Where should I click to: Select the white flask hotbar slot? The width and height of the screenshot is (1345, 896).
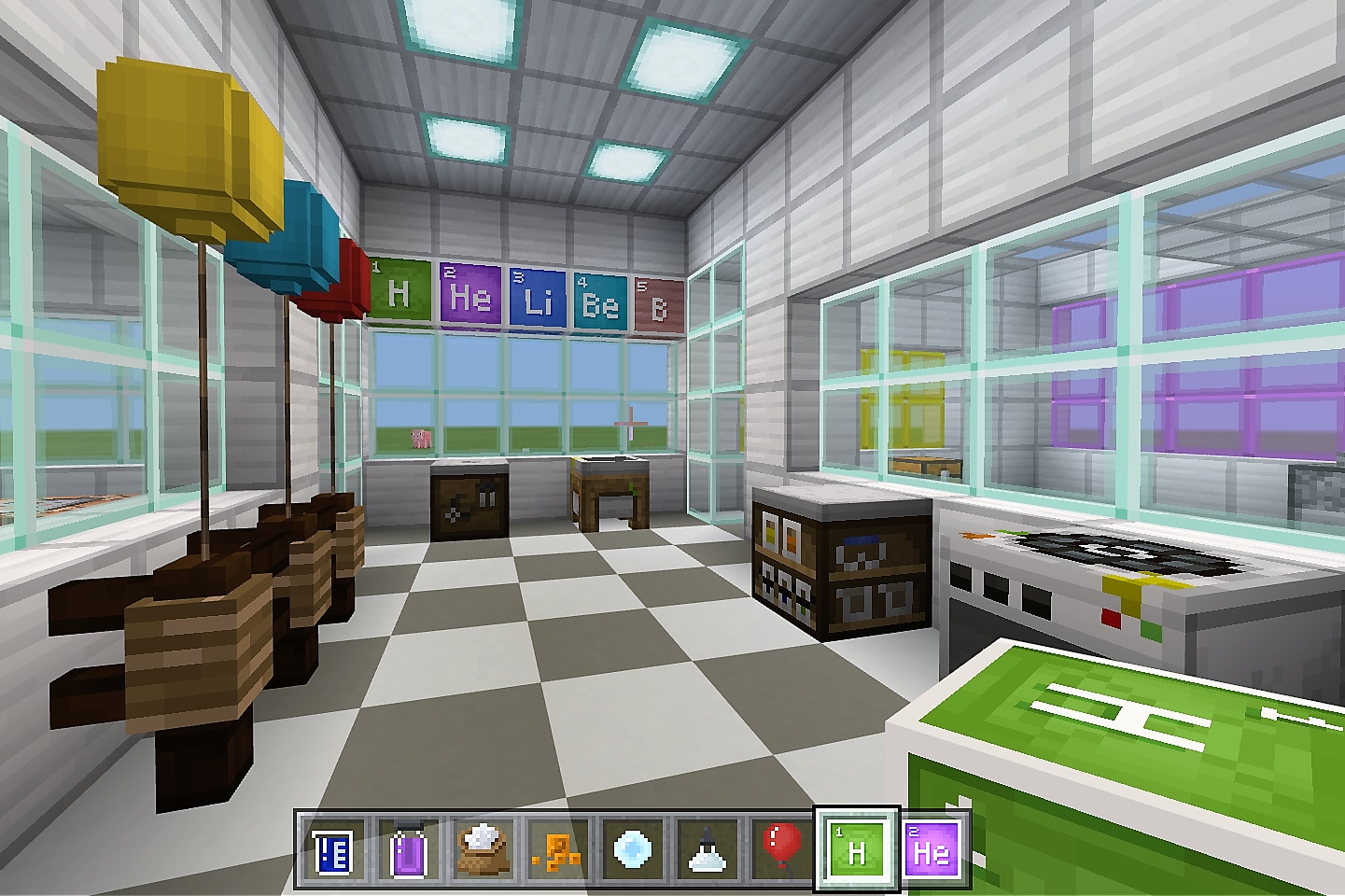pyautogui.click(x=707, y=850)
